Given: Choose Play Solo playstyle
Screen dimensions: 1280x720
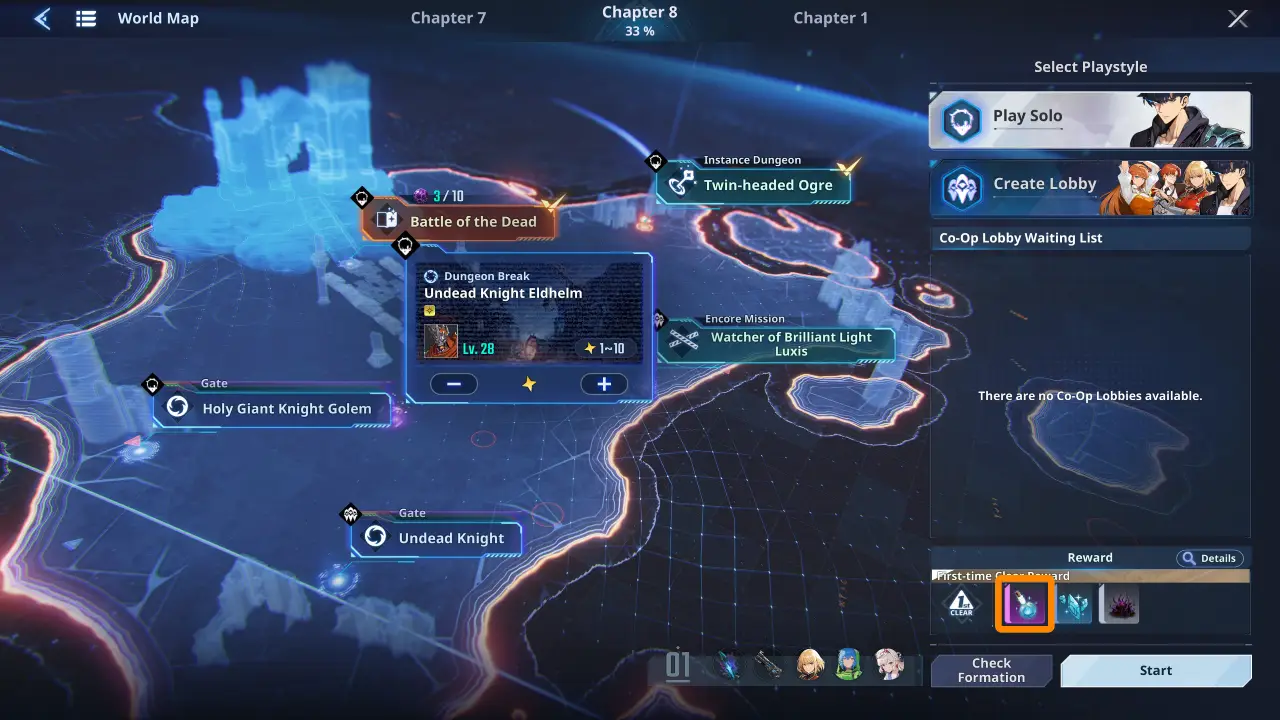Looking at the screenshot, I should click(1089, 120).
